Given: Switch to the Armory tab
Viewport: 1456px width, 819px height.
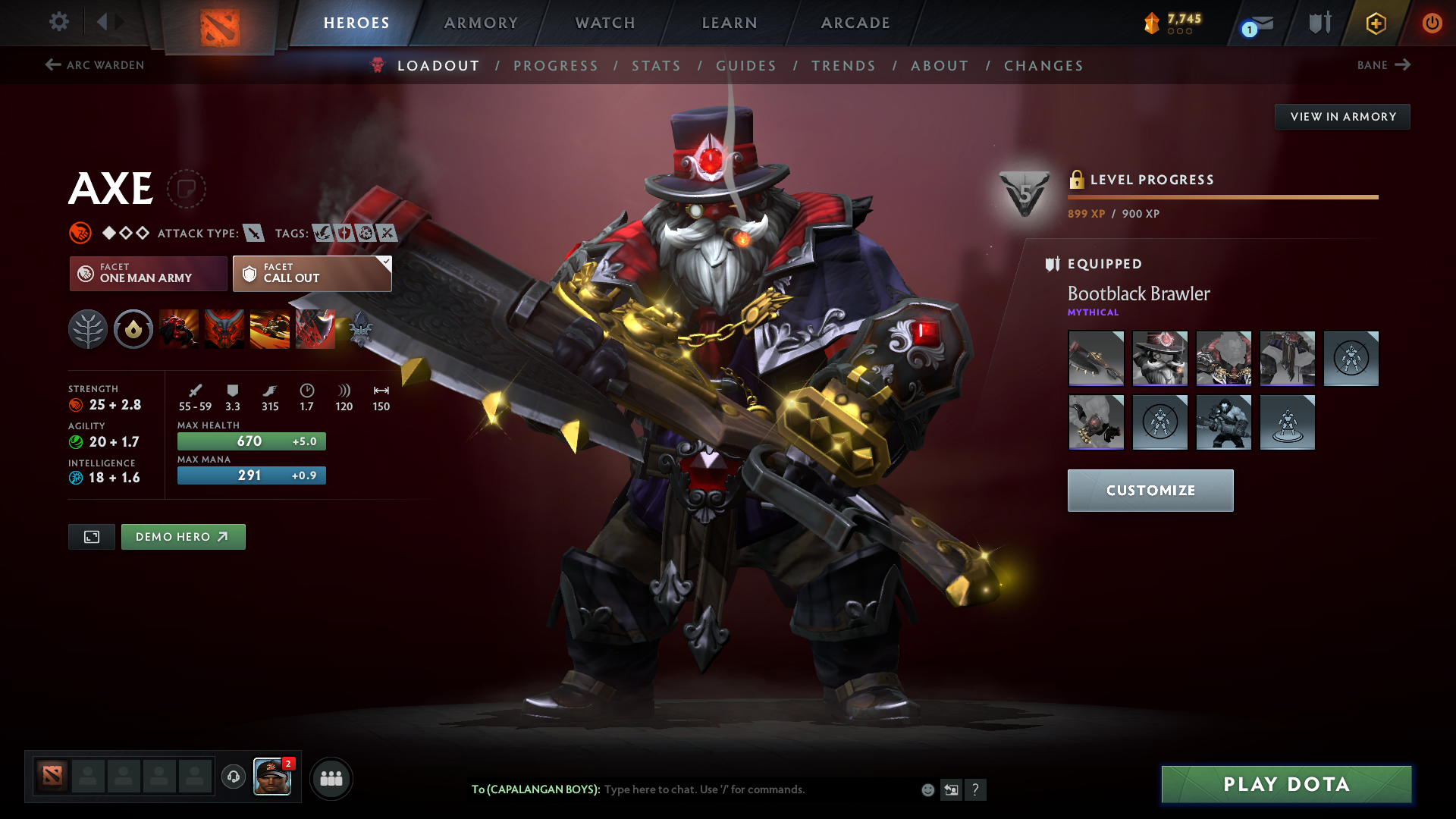Looking at the screenshot, I should point(481,23).
